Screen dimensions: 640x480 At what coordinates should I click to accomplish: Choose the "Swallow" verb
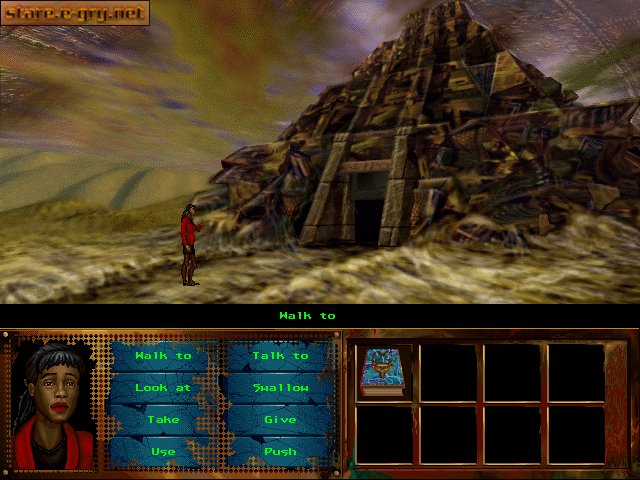[280, 388]
